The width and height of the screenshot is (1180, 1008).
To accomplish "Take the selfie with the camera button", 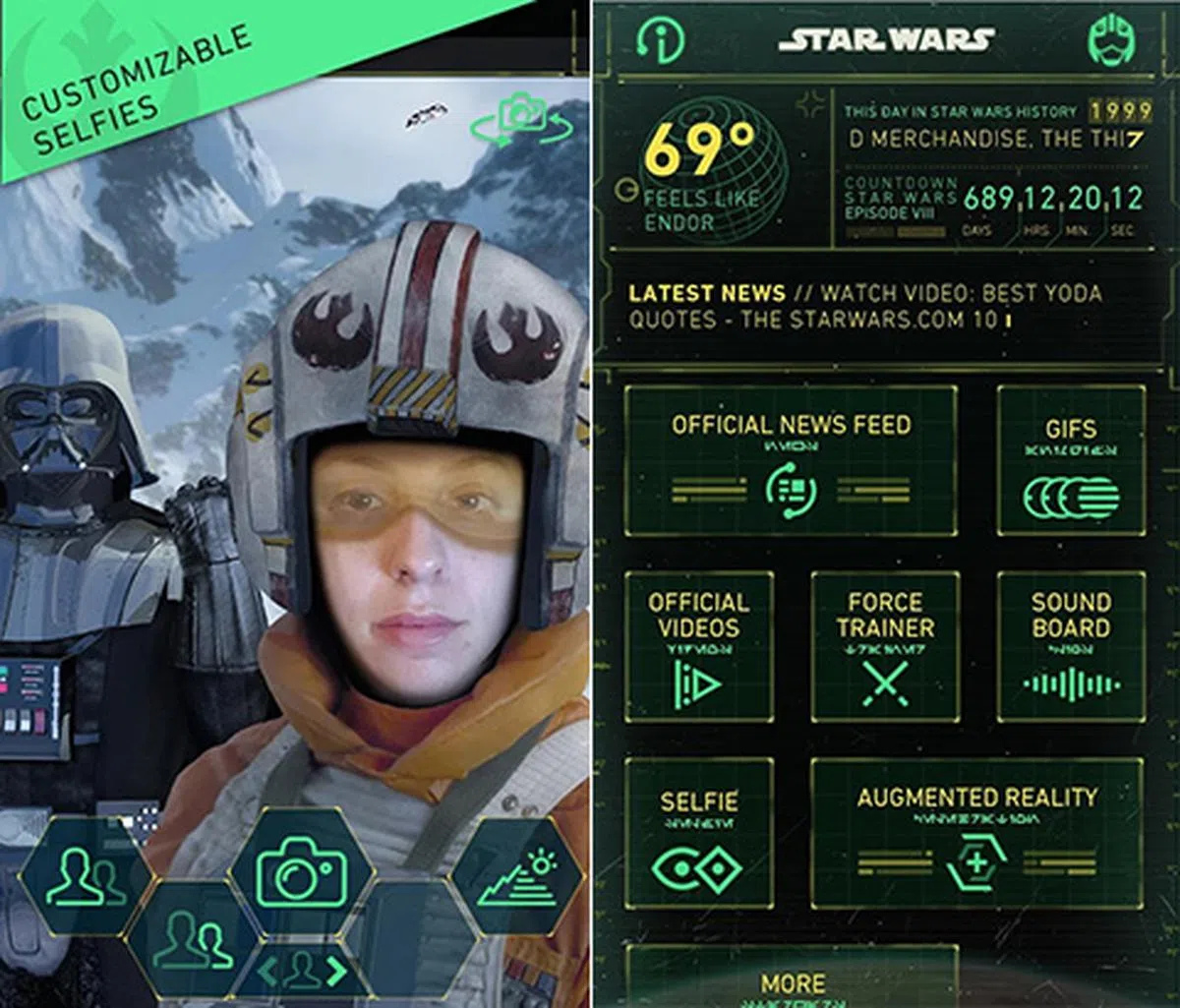I will click(x=302, y=872).
